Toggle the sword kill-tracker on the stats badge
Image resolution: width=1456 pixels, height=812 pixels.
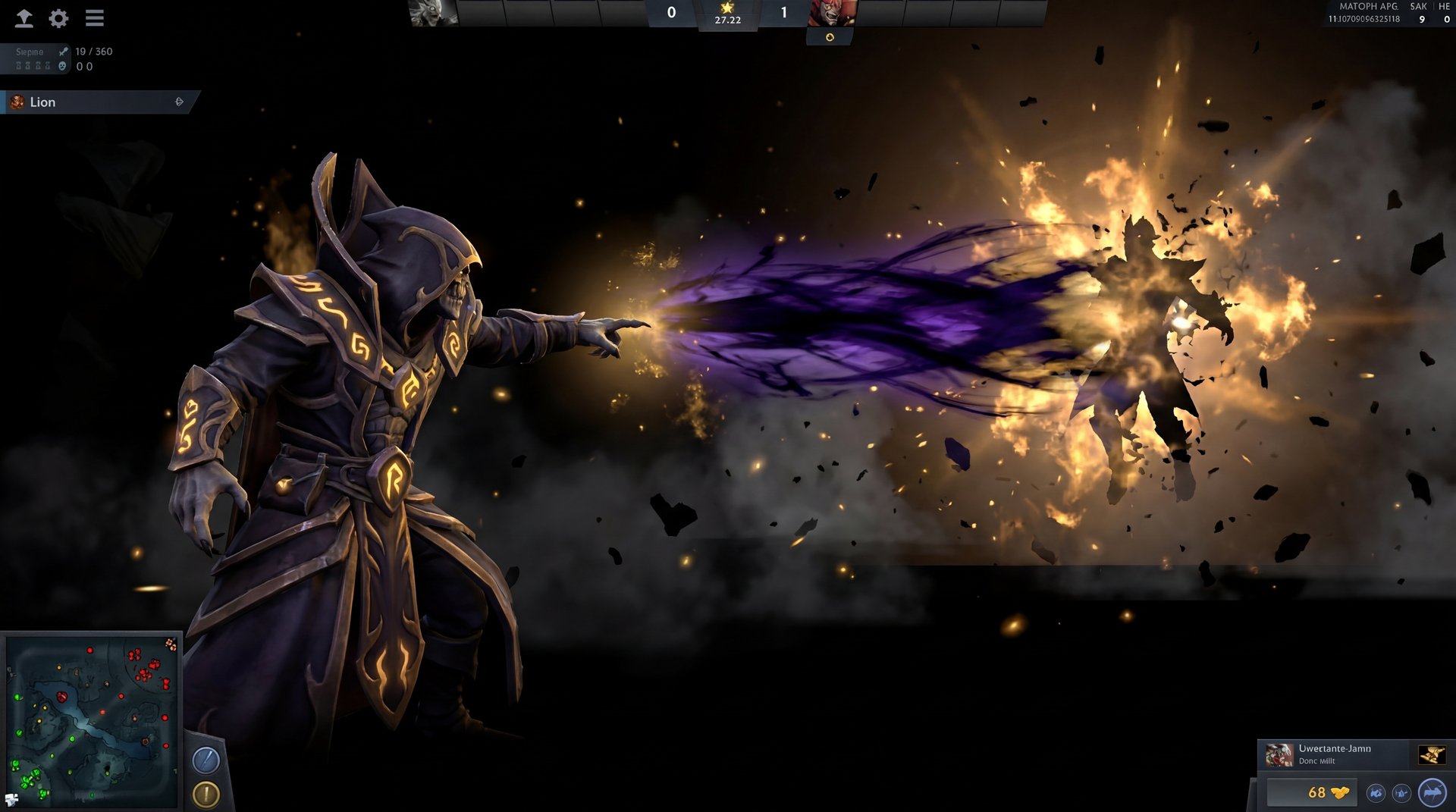coord(62,52)
